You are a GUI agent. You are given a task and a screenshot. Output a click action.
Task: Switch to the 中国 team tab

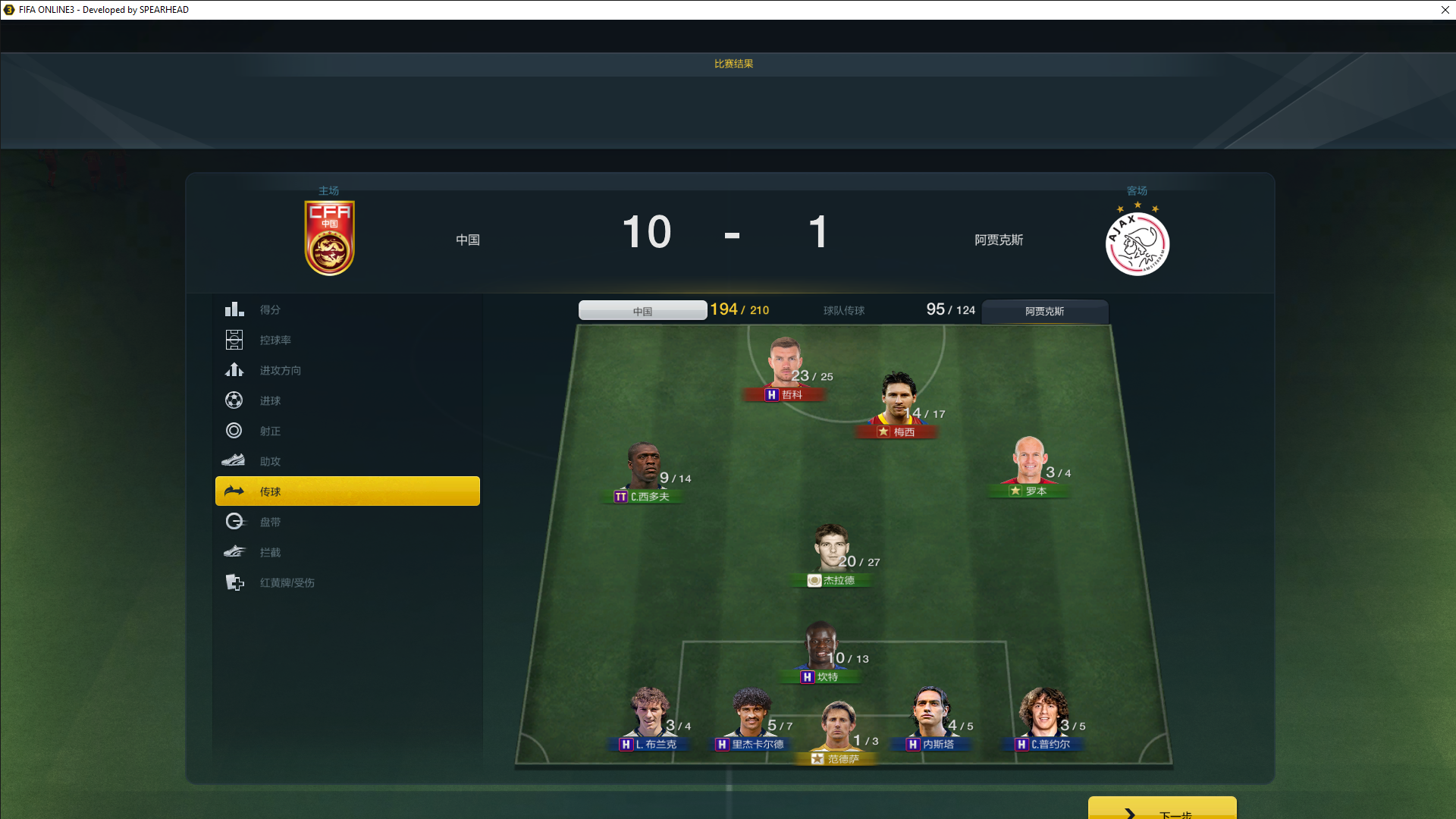pos(642,311)
